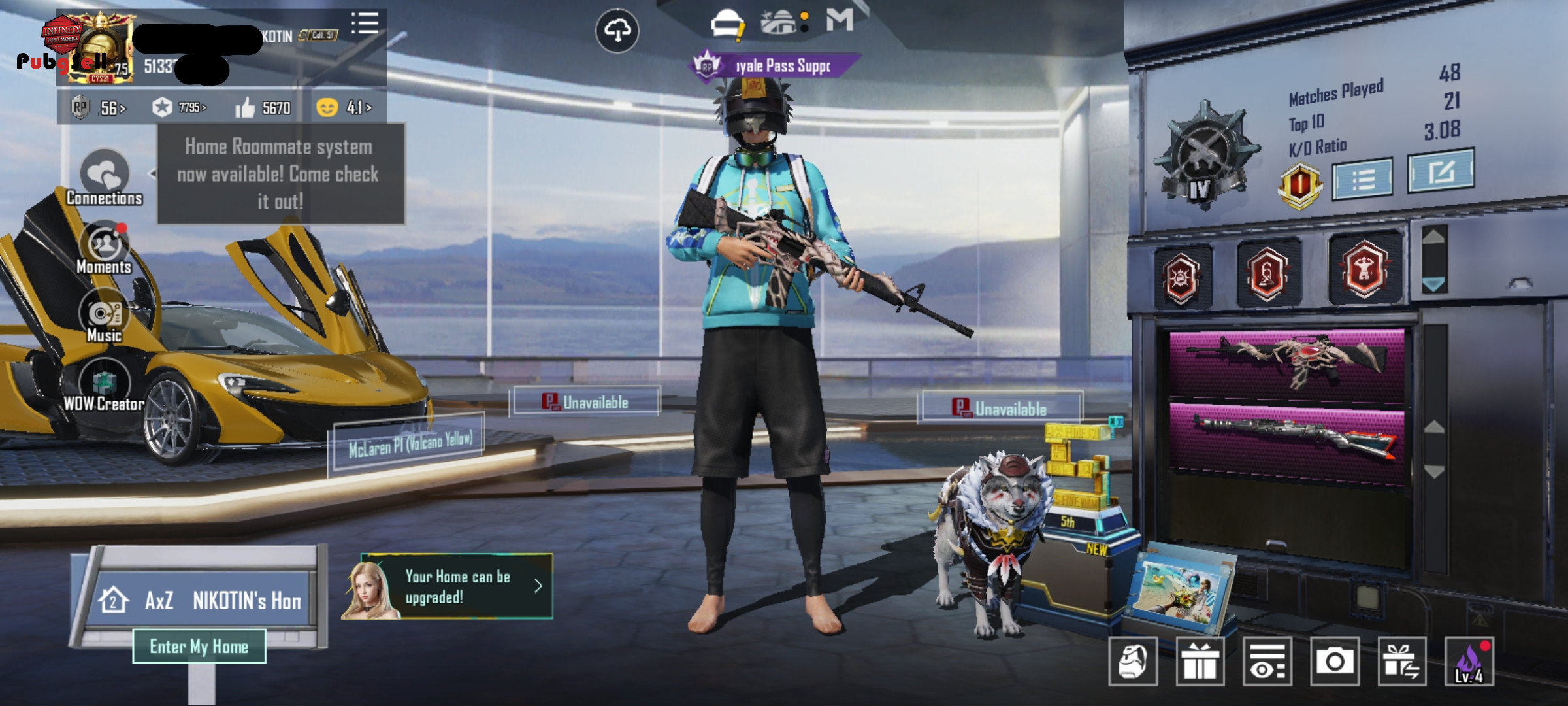
Task: Open the gift box icon
Action: [x=1200, y=662]
